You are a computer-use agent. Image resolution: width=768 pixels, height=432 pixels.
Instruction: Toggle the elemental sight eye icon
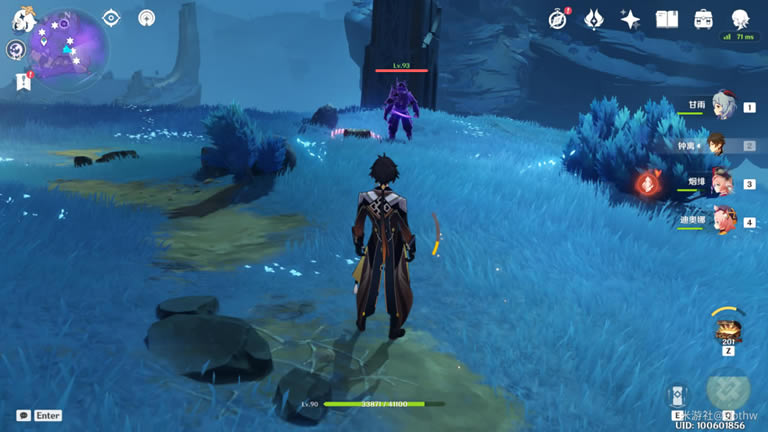(x=111, y=18)
